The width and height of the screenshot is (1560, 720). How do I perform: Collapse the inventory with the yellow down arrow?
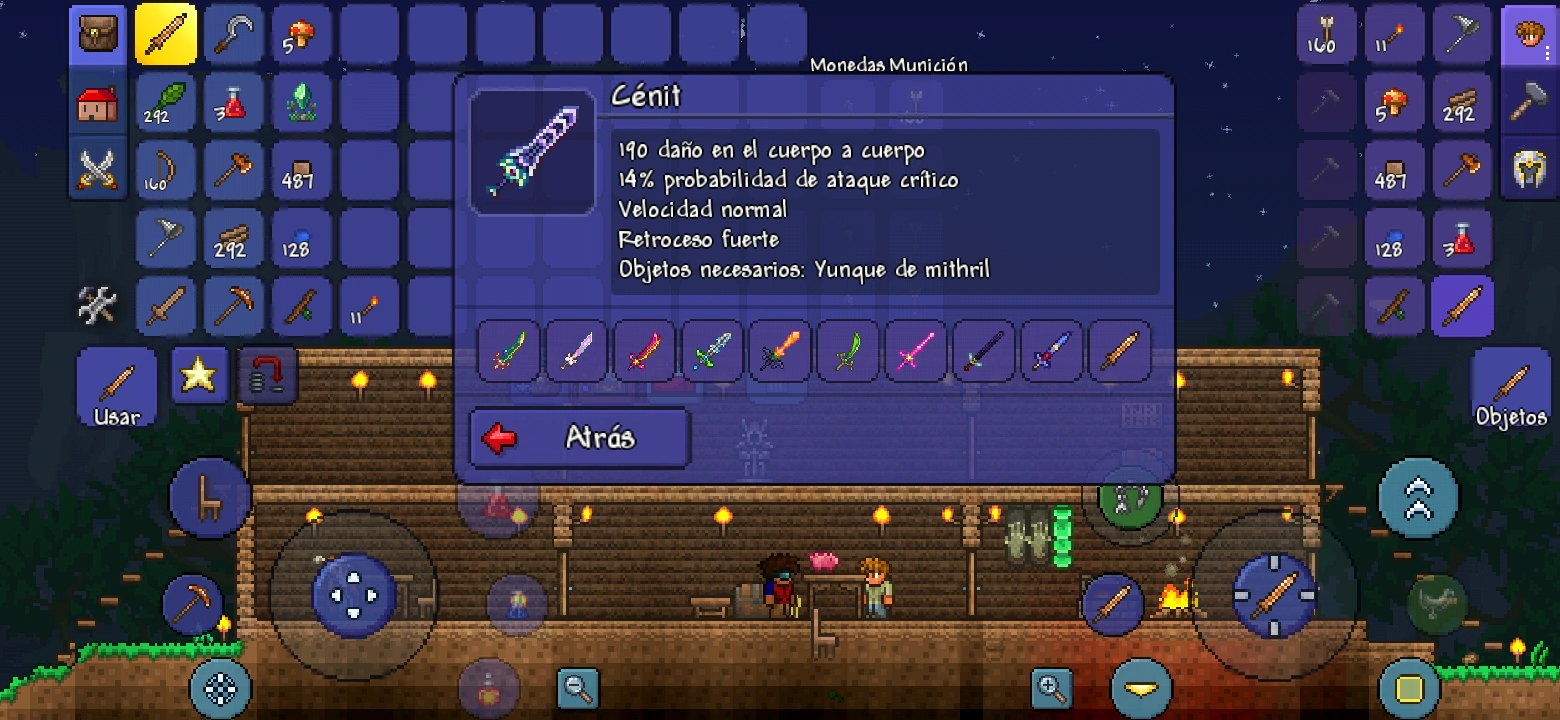(1140, 689)
